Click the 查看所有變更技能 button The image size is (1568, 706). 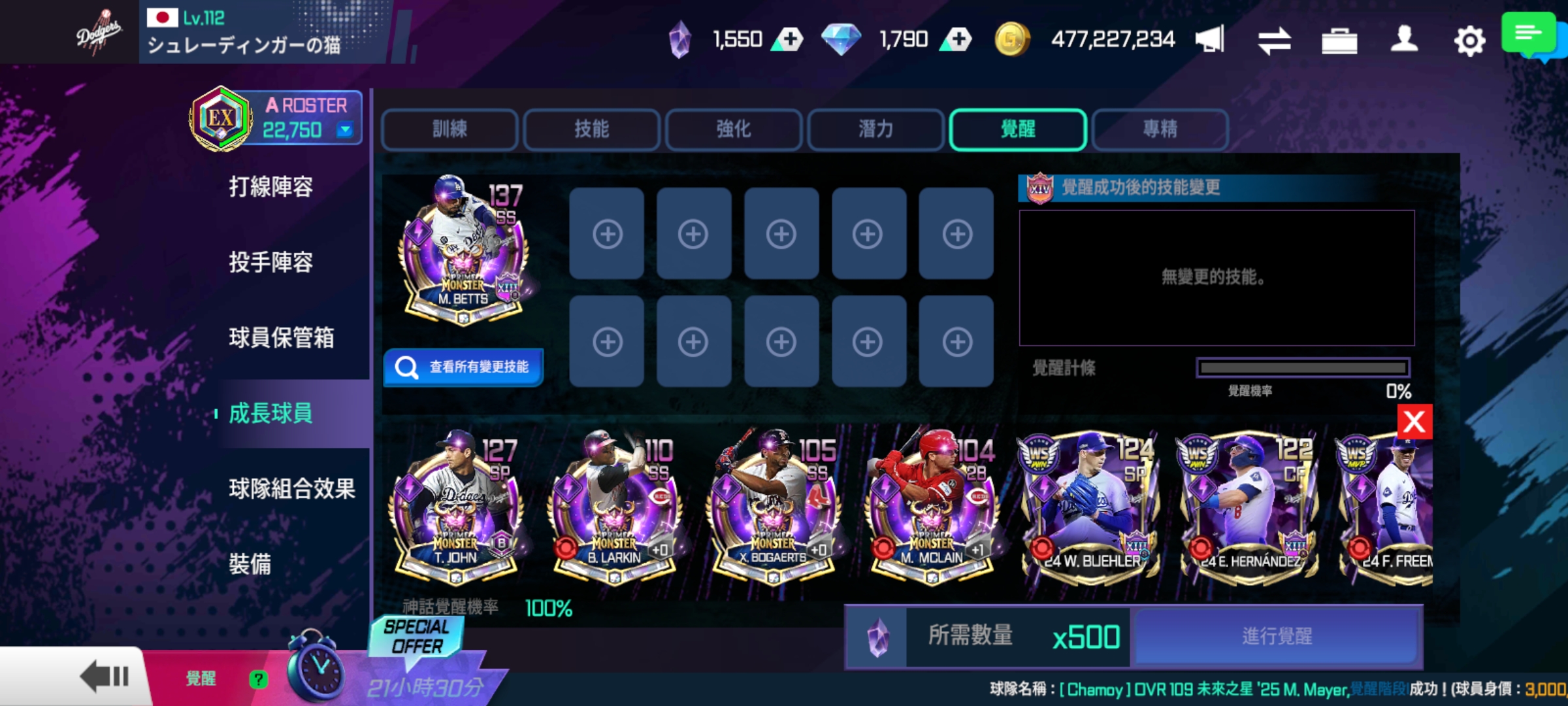[463, 367]
